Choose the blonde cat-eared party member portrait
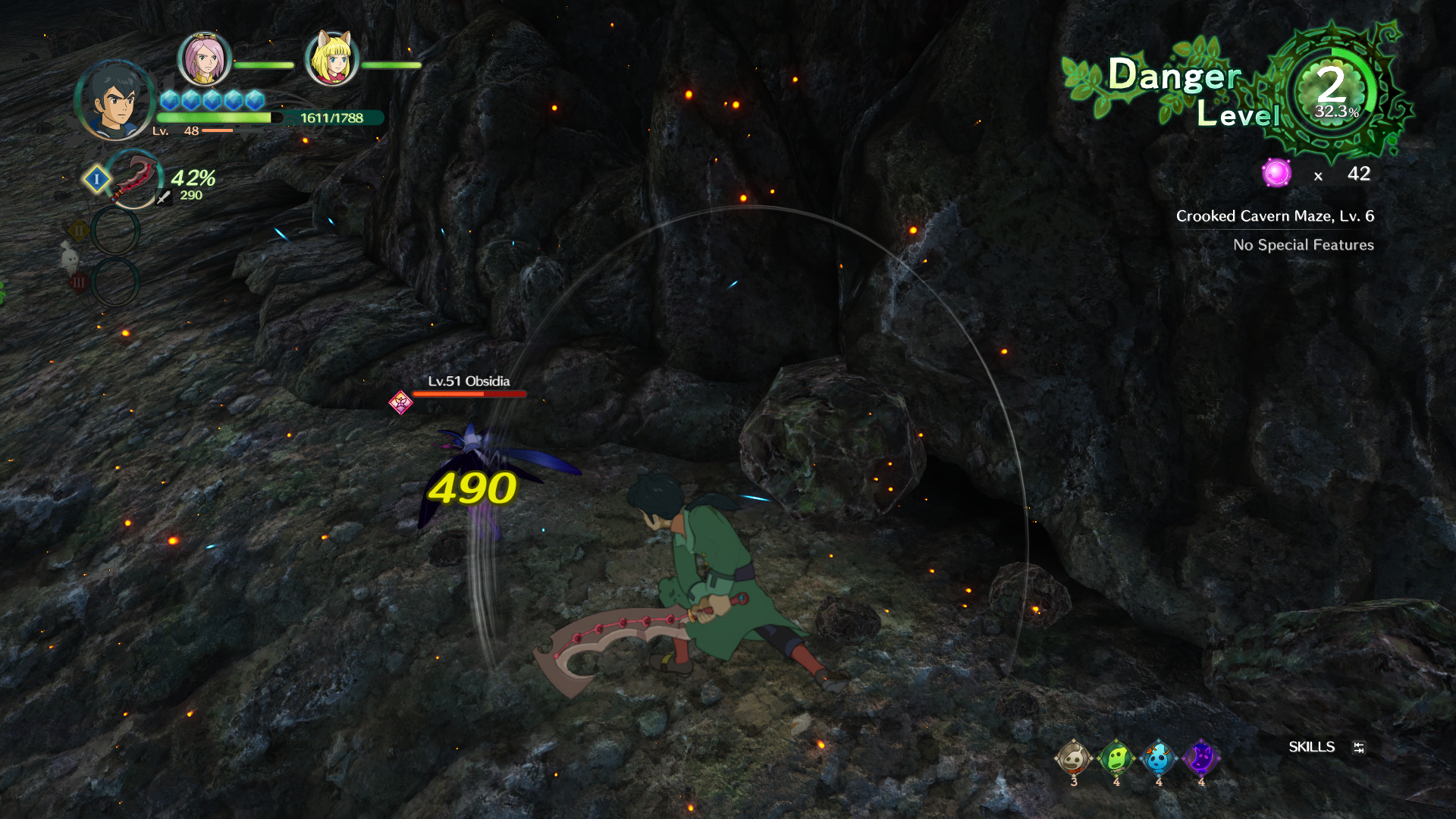This screenshot has height=819, width=1456. [x=331, y=58]
